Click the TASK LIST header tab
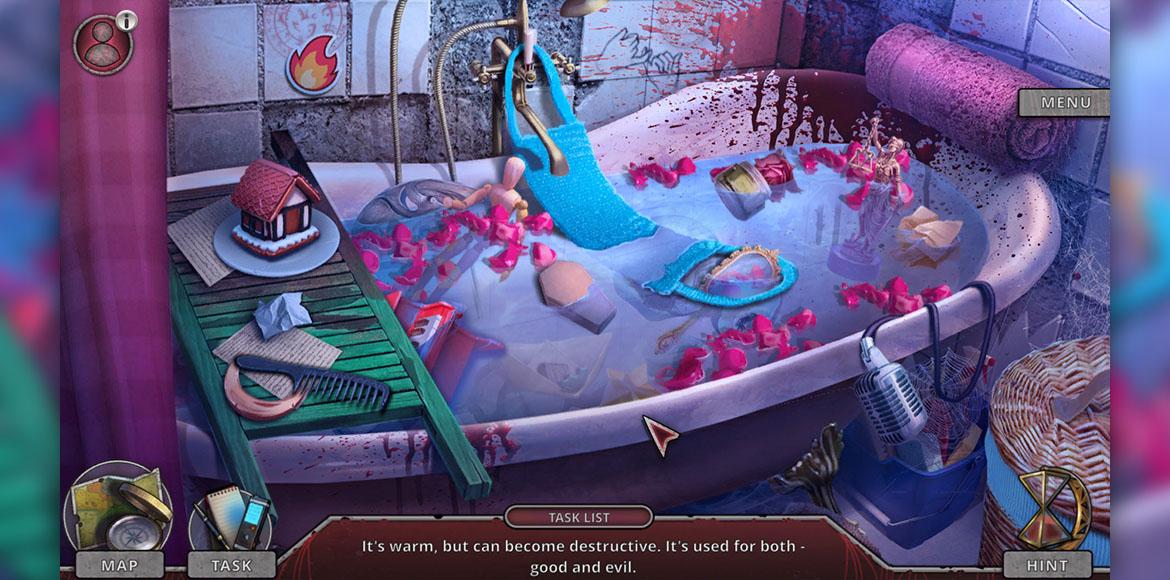Image resolution: width=1170 pixels, height=580 pixels. [579, 517]
